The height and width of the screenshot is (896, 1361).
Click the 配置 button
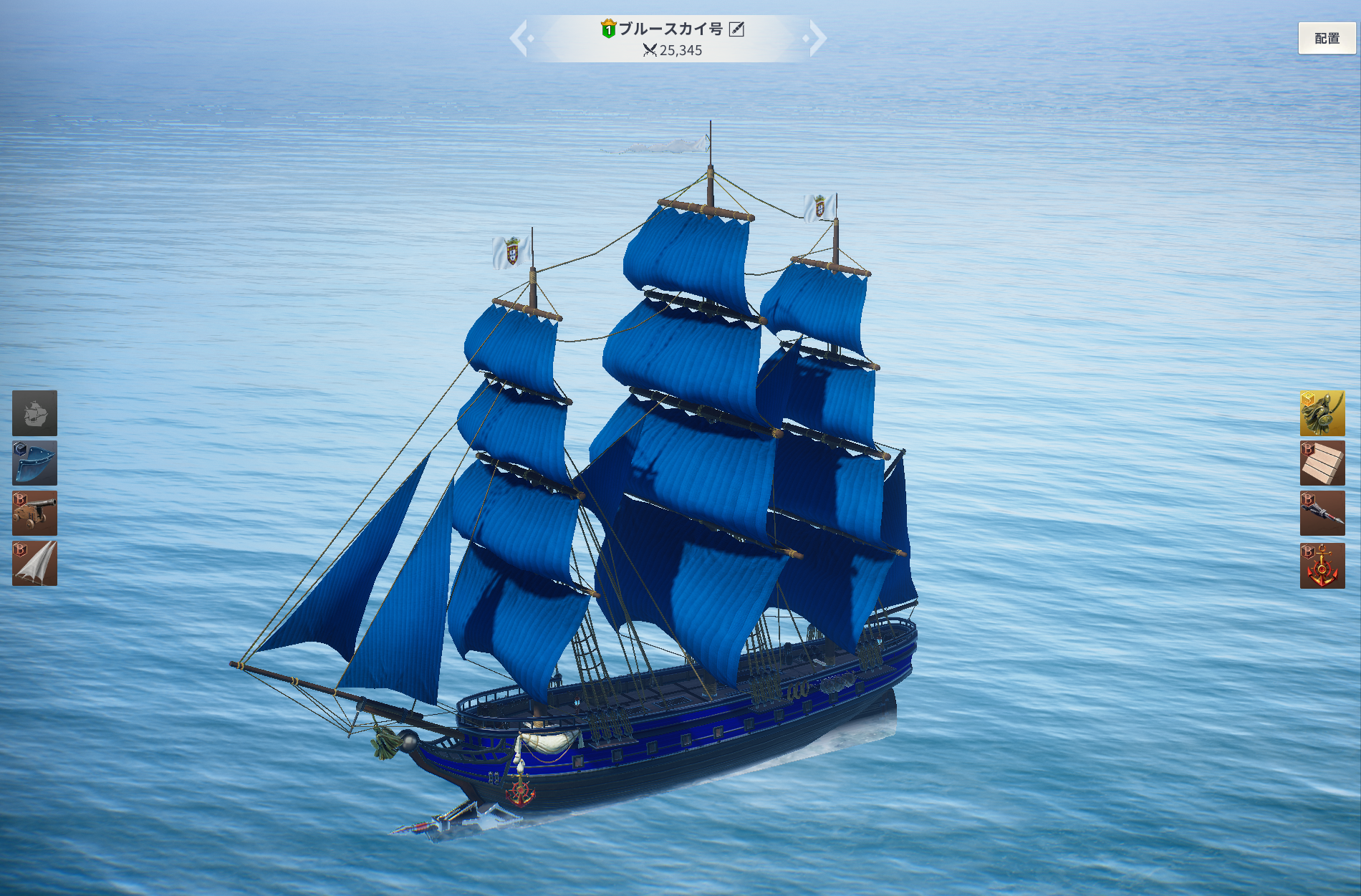1327,39
